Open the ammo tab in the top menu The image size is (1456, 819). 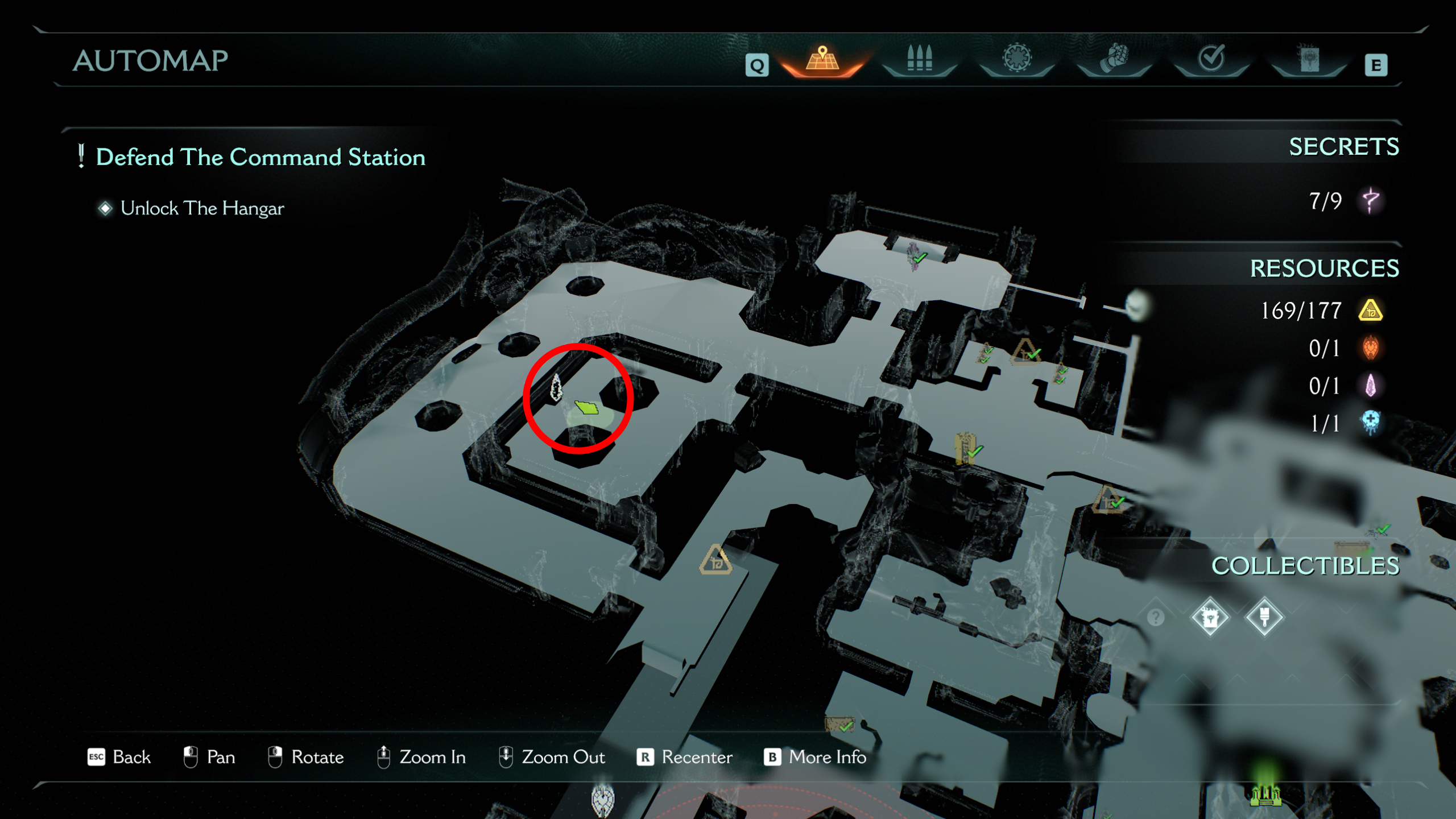[920, 59]
